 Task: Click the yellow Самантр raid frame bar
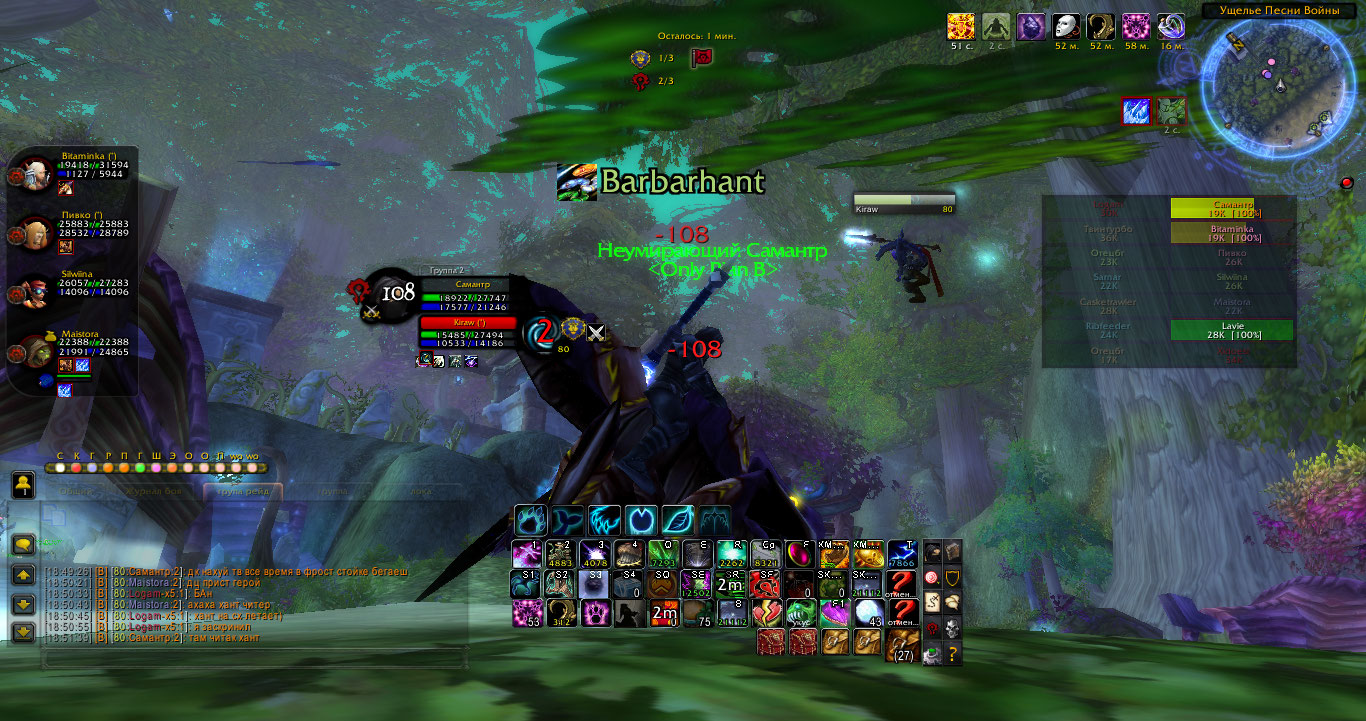coord(1232,207)
